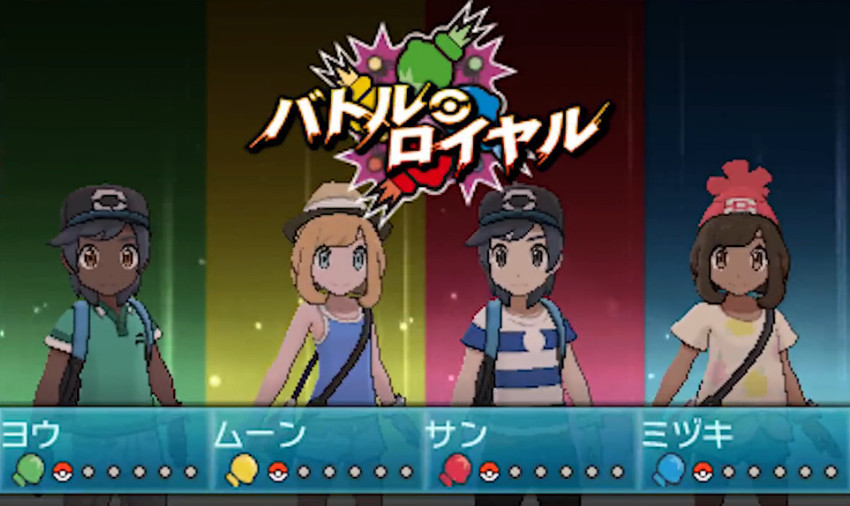Choose the サン player panel
The image size is (850, 506).
[x=530, y=449]
